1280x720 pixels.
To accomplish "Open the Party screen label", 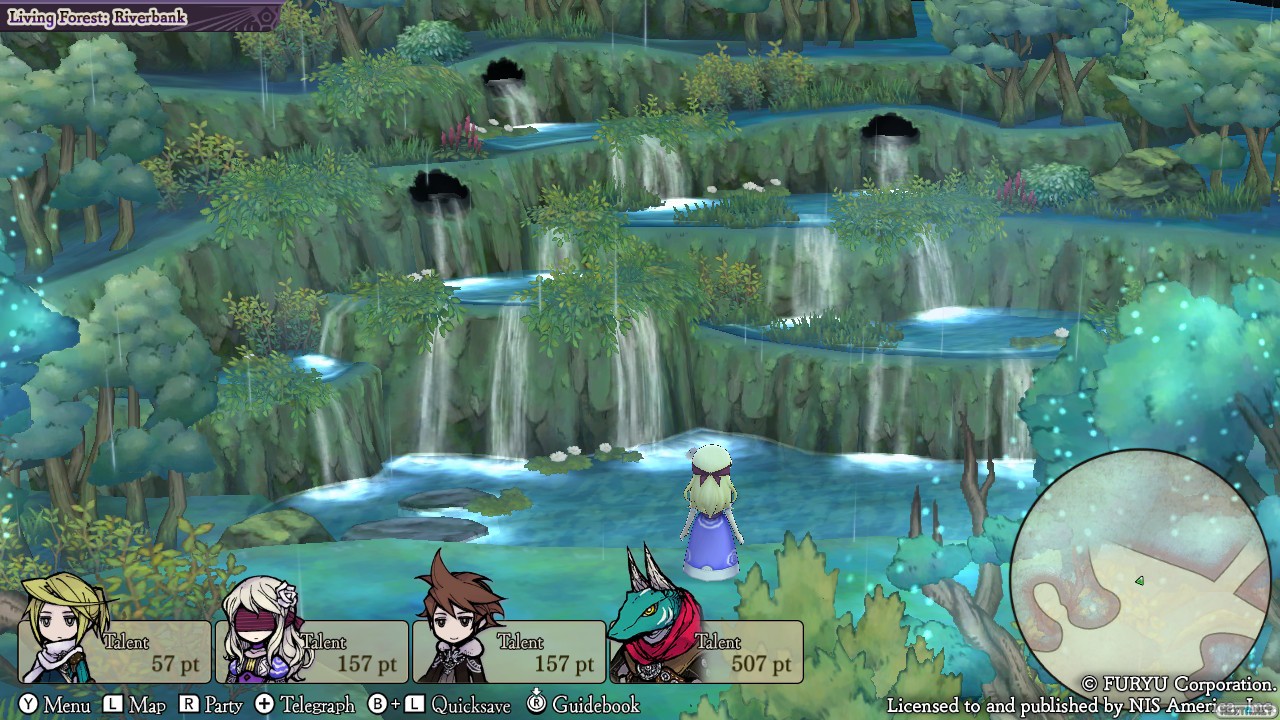I will (222, 705).
